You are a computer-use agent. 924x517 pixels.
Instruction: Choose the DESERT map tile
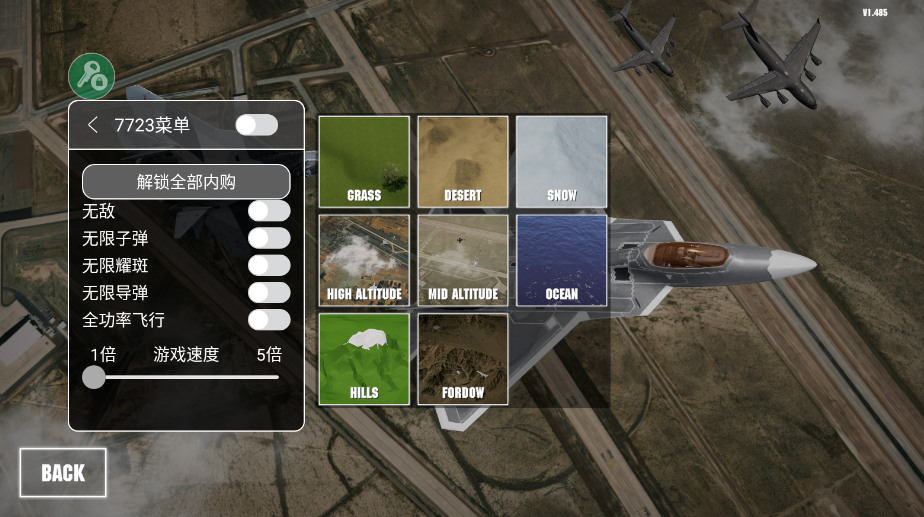pos(463,161)
